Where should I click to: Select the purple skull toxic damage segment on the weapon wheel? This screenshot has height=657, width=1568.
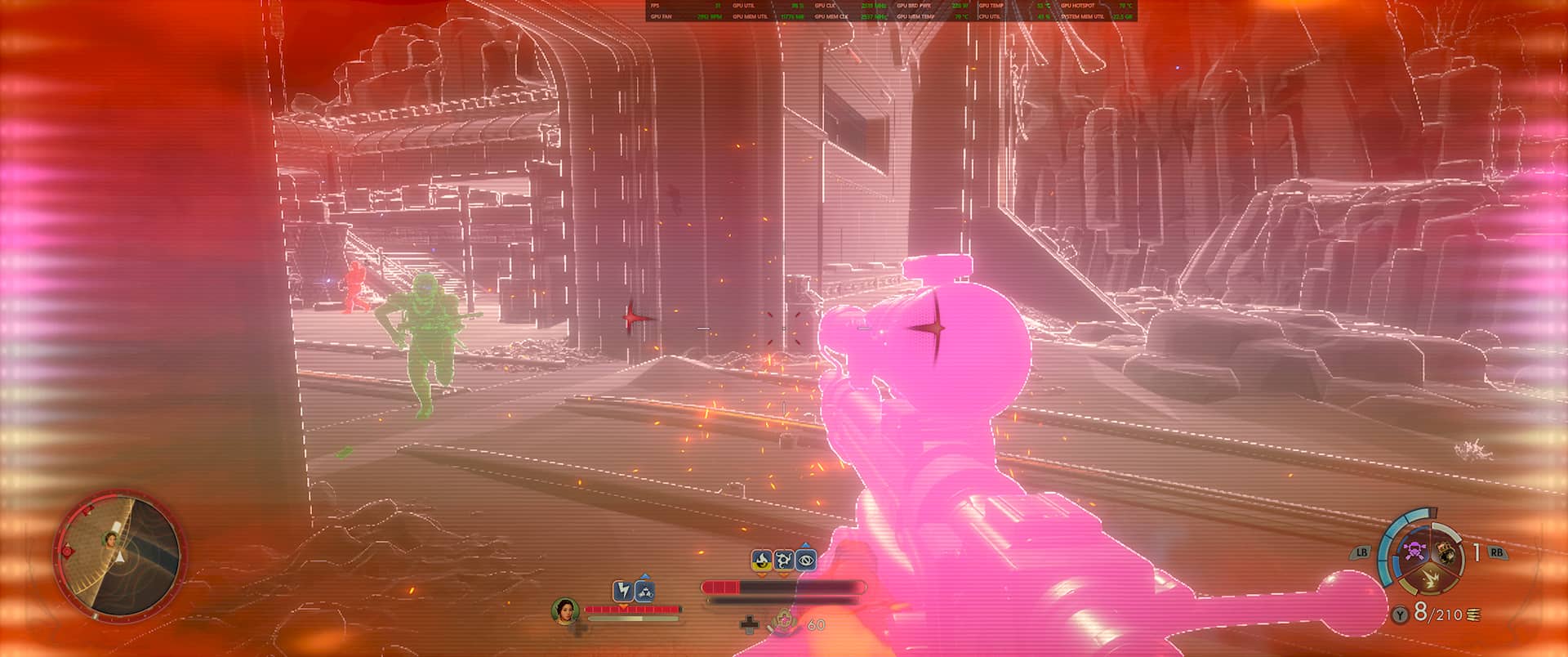coord(1414,552)
